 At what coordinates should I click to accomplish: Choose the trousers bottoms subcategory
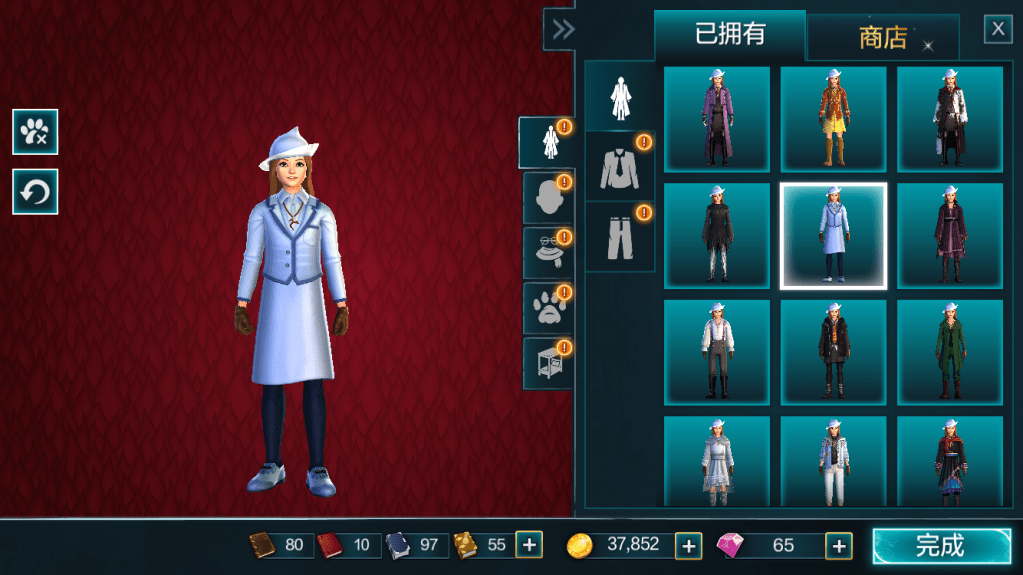620,237
